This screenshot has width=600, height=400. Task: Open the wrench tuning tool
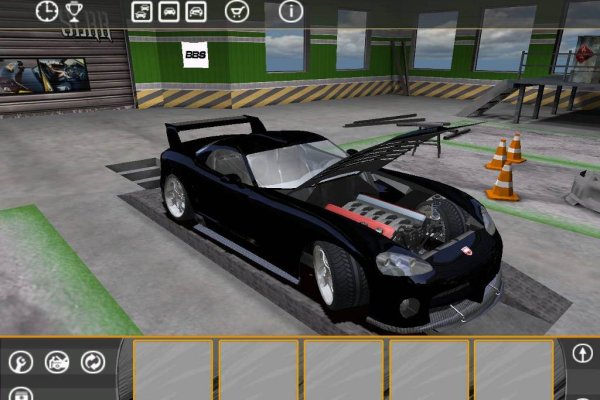[x=21, y=362]
